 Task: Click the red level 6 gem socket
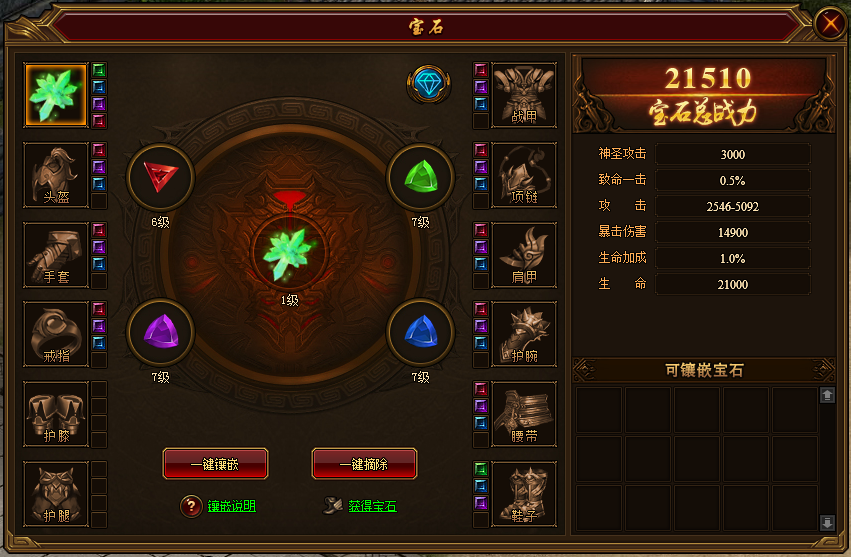pyautogui.click(x=160, y=177)
